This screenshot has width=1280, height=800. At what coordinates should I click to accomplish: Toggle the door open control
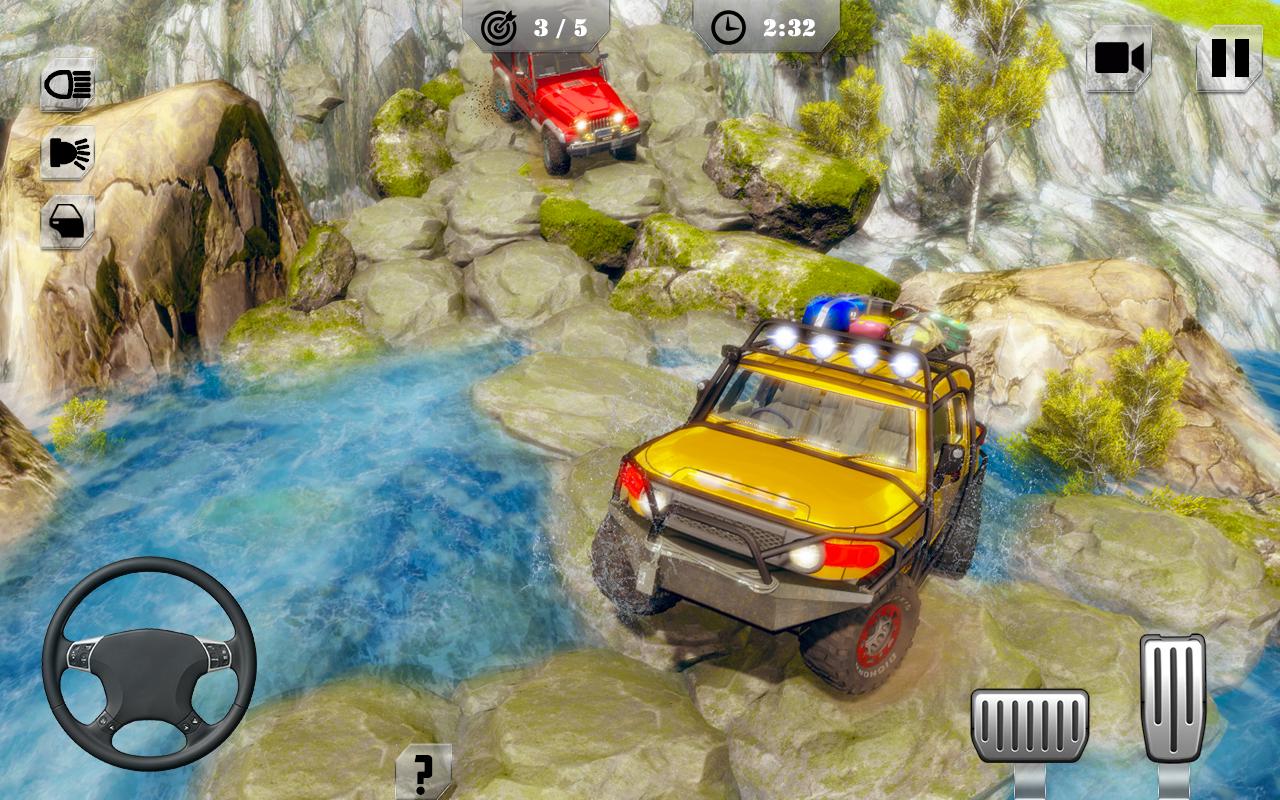click(66, 220)
